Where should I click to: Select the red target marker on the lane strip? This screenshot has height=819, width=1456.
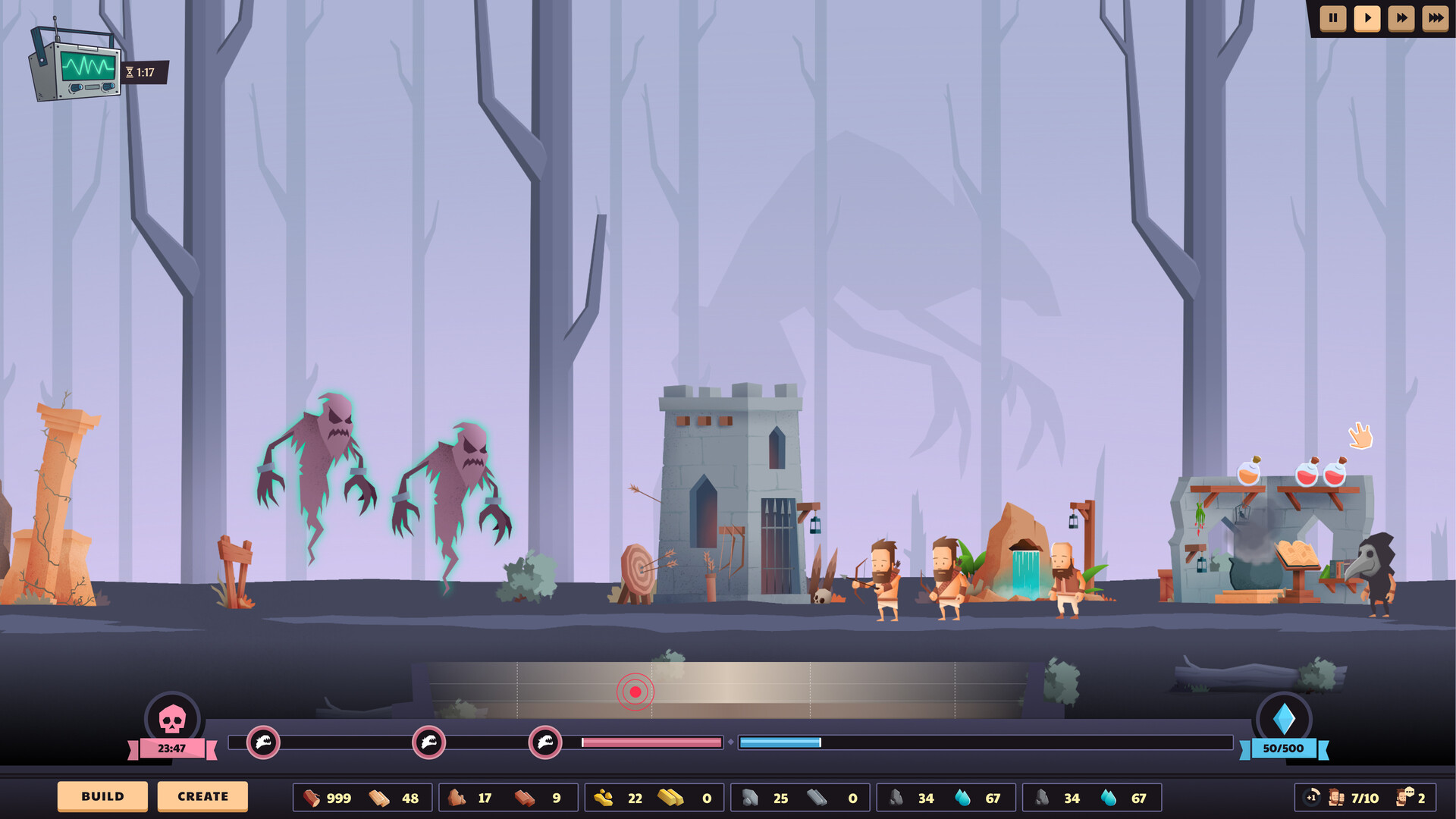tap(635, 692)
